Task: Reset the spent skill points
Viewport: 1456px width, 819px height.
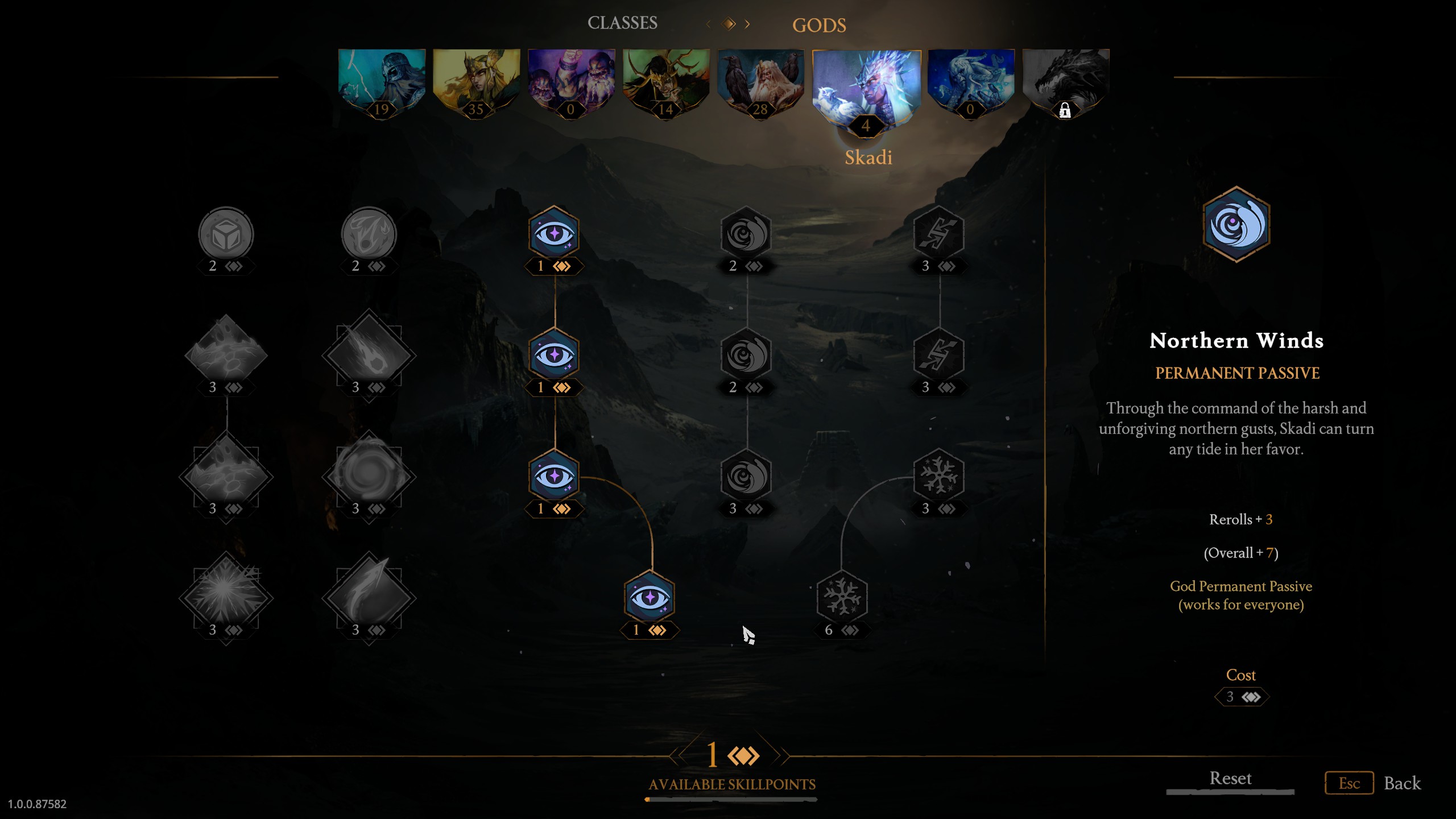Action: [x=1230, y=779]
